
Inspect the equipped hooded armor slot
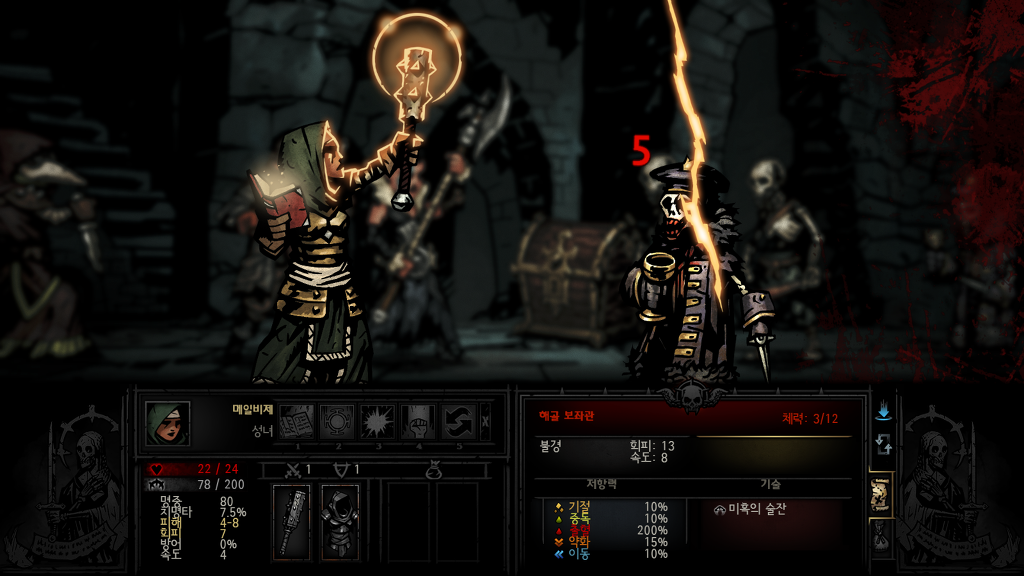(340, 523)
